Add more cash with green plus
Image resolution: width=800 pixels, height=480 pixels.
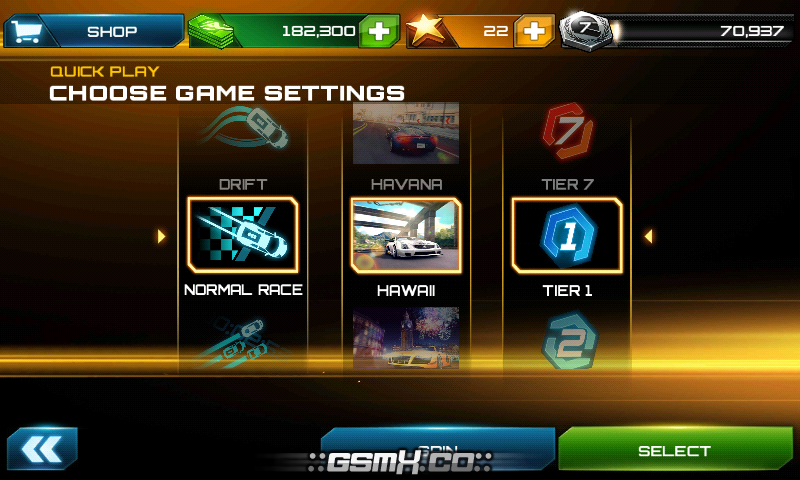tap(378, 31)
